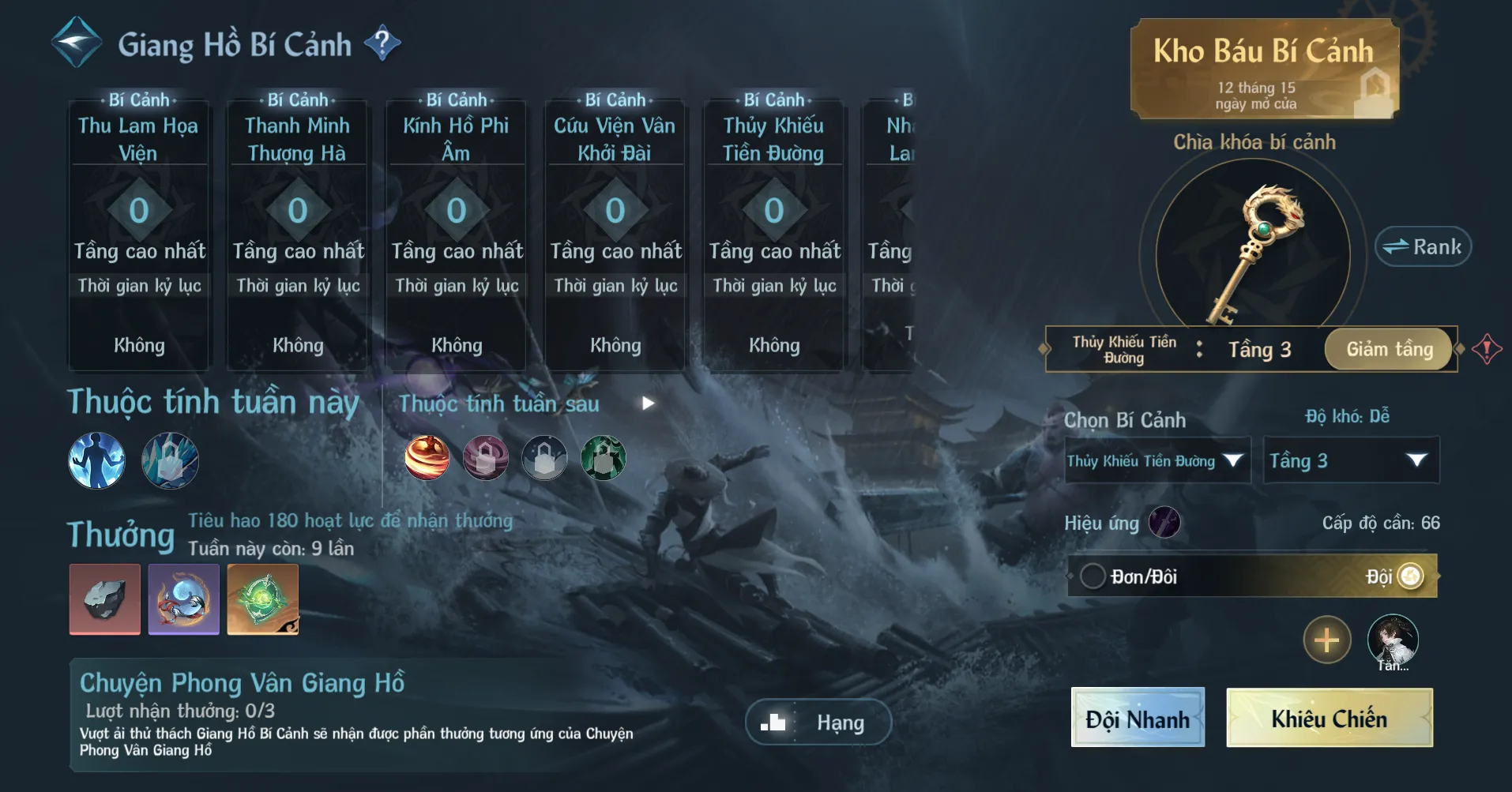This screenshot has width=1512, height=792.
Task: Click the Giảm tầng button
Action: point(1389,349)
